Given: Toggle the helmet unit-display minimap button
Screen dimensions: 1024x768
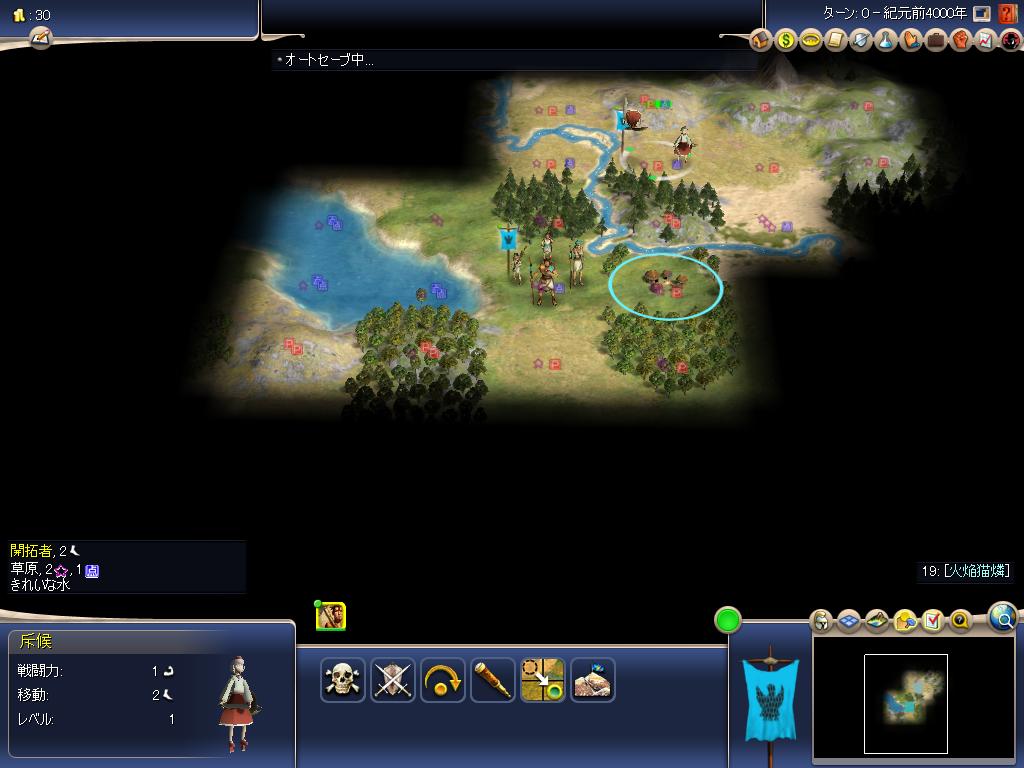Looking at the screenshot, I should tap(821, 621).
